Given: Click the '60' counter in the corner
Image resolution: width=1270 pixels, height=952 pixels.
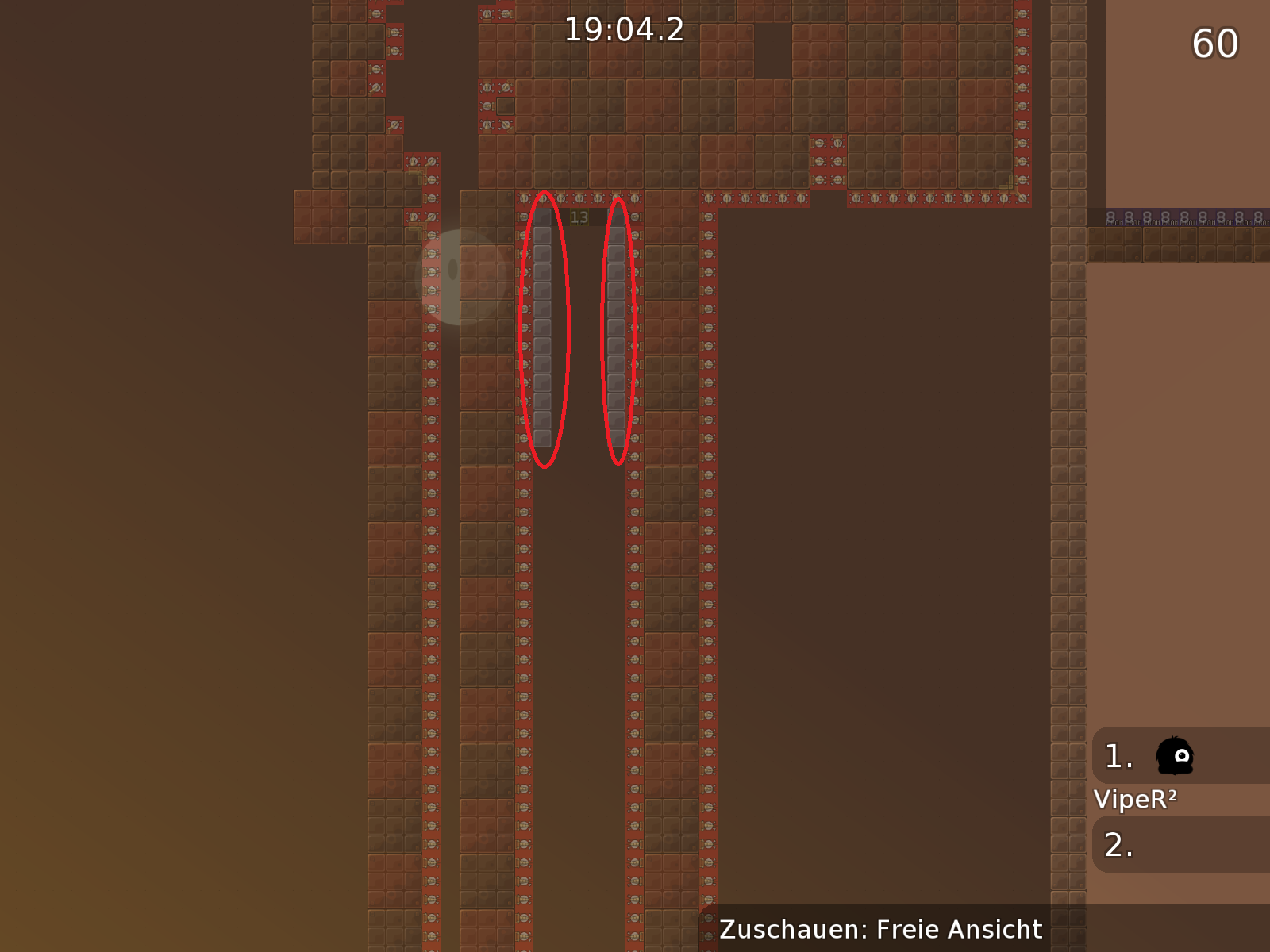Looking at the screenshot, I should click(x=1214, y=44).
